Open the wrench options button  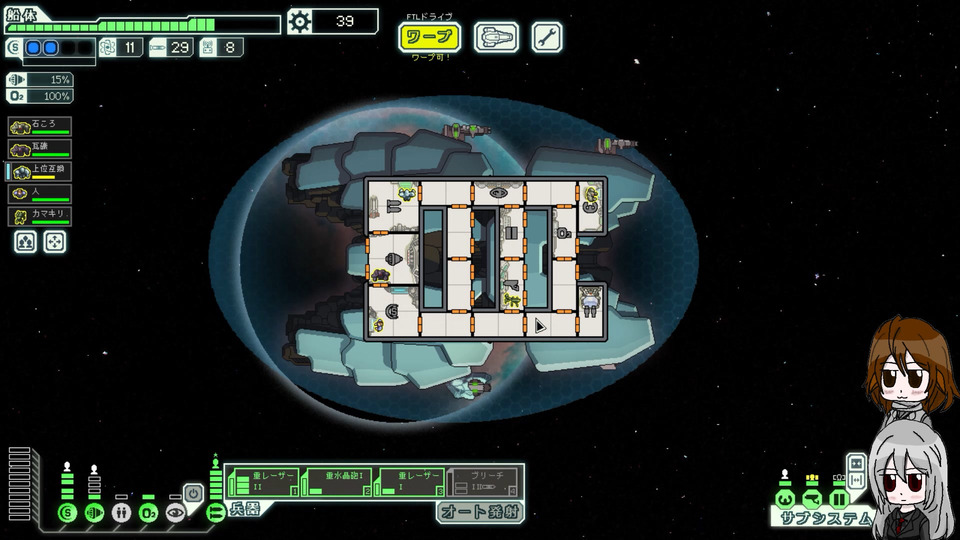[546, 38]
